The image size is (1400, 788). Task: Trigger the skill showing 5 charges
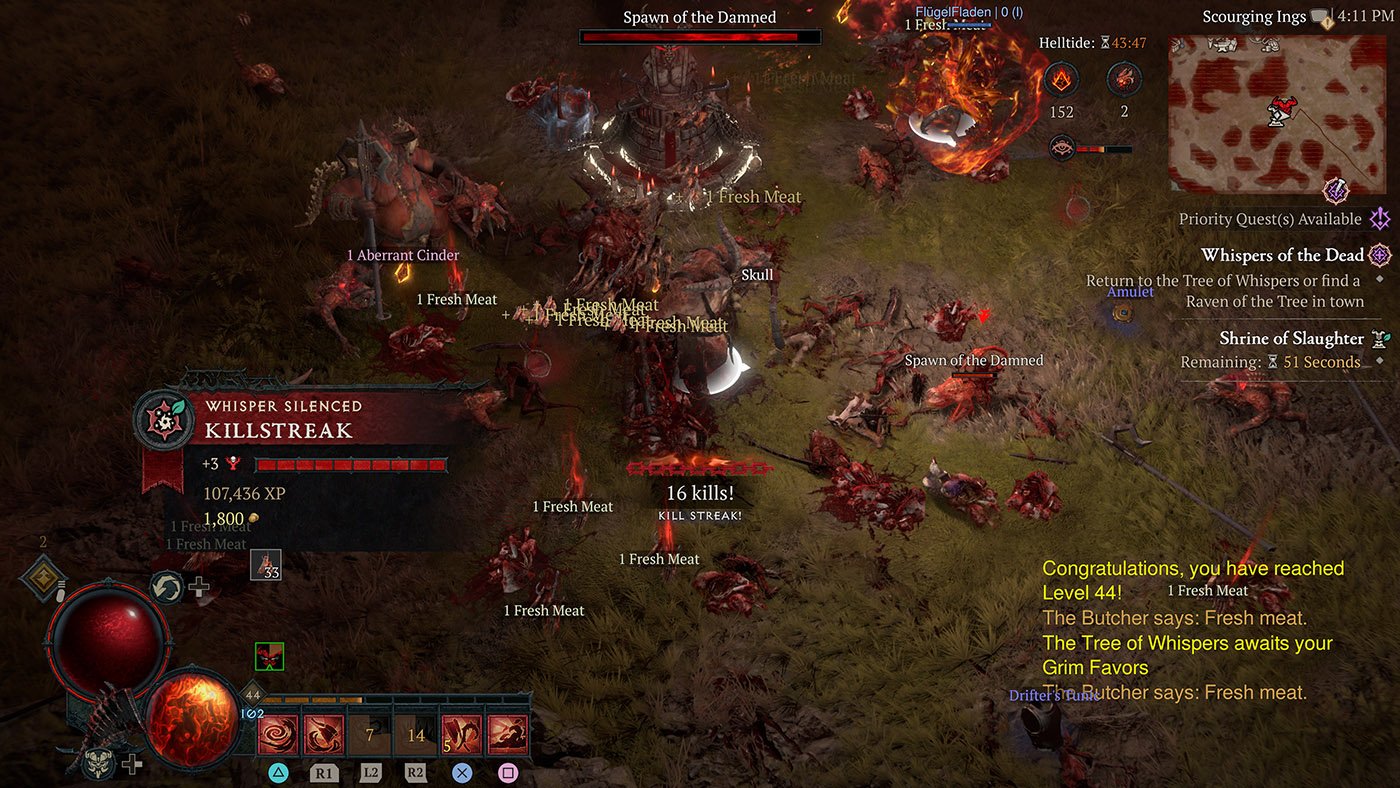[461, 735]
